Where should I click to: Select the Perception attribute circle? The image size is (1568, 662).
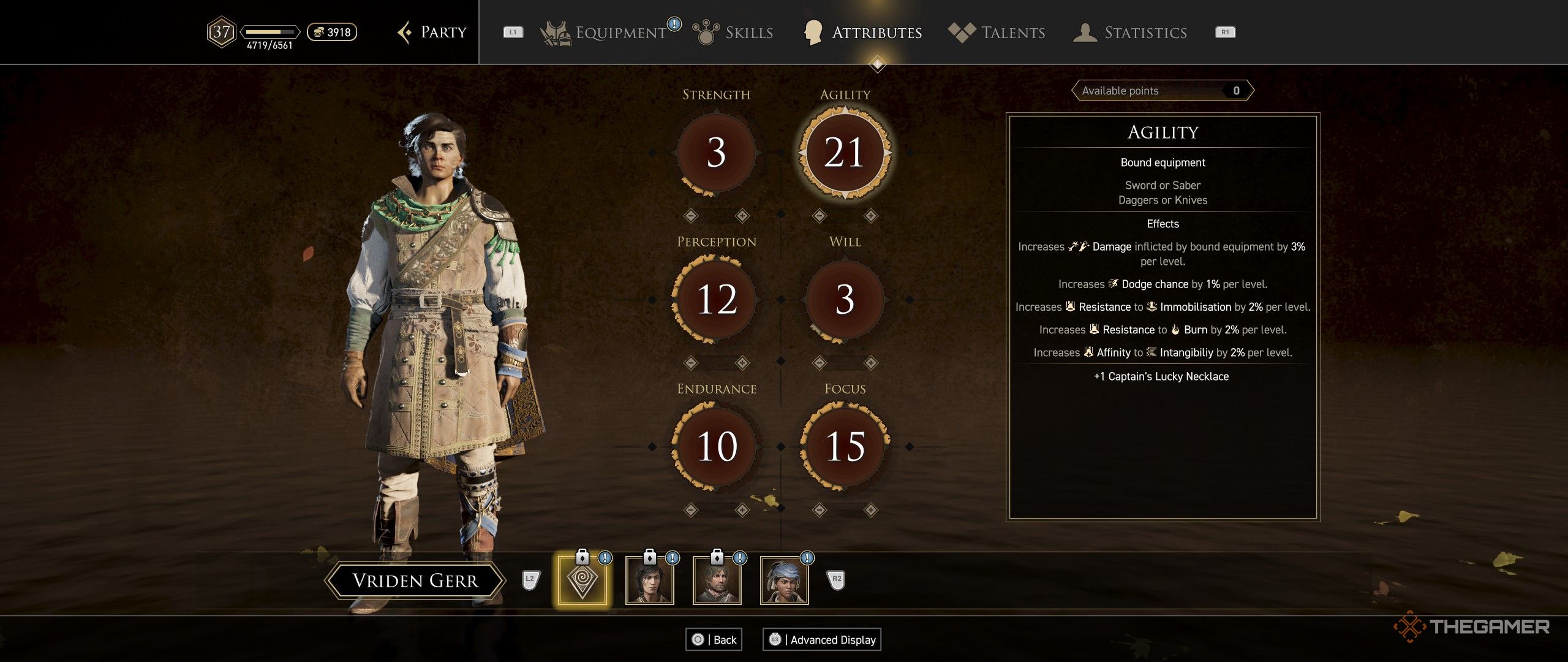(716, 299)
